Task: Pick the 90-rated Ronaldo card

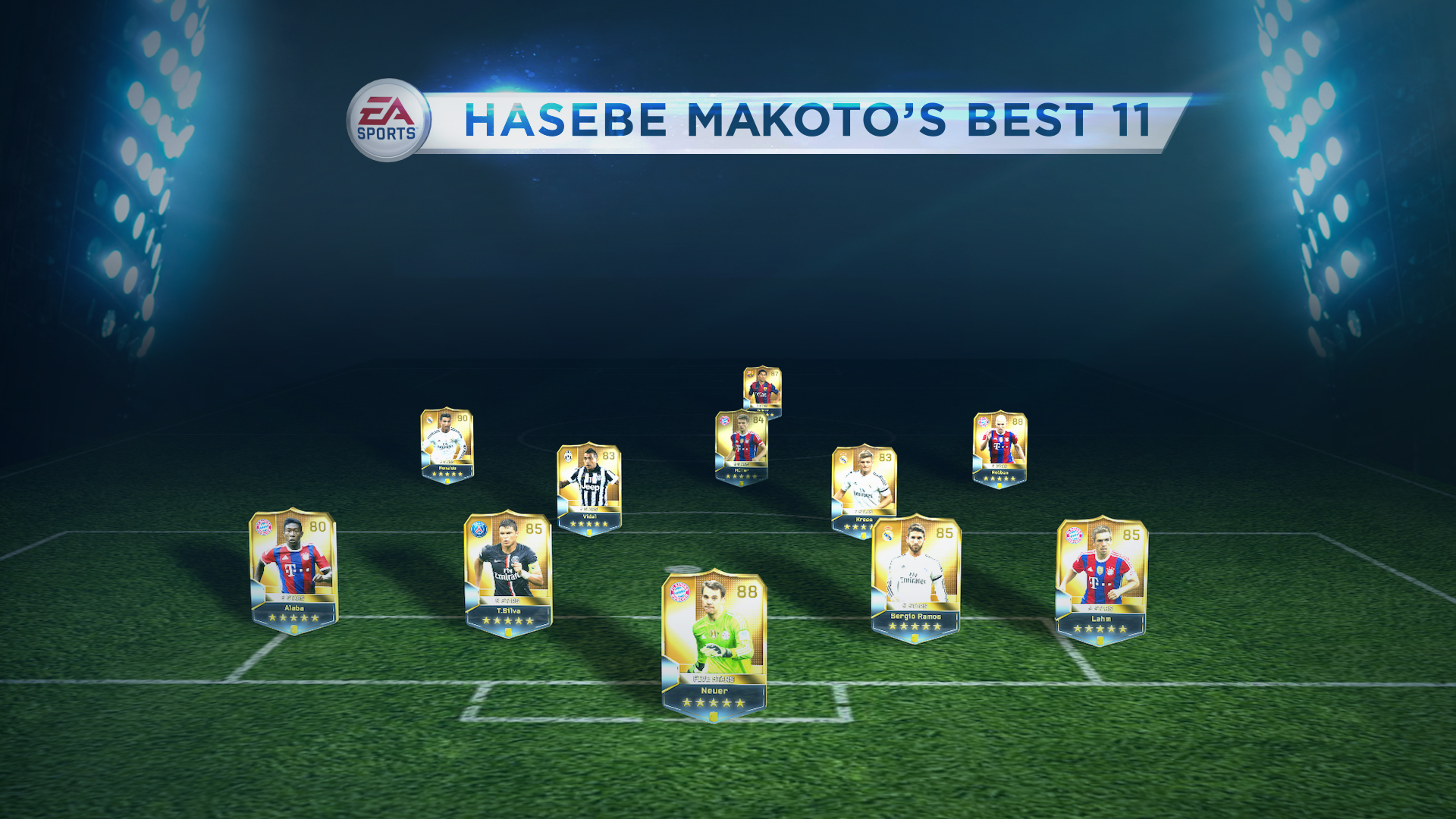Action: [x=447, y=445]
